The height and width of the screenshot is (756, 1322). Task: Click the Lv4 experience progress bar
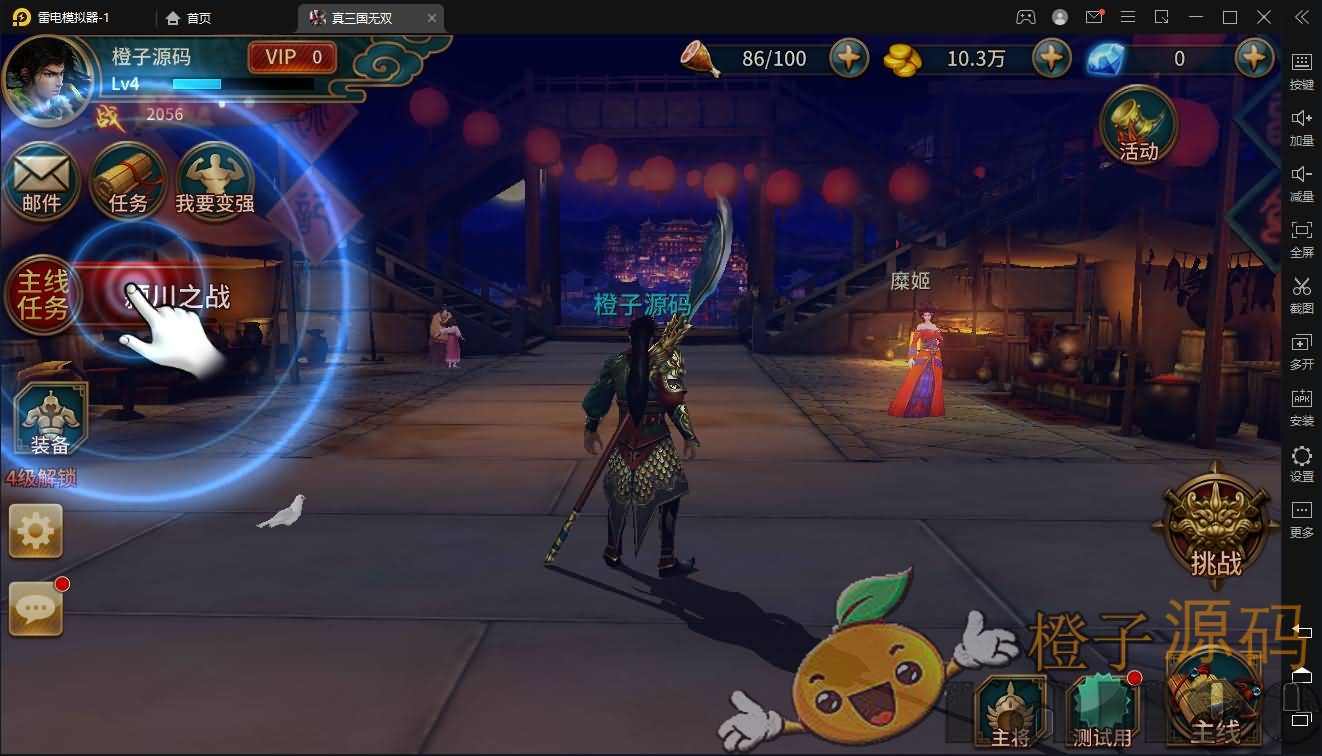pos(197,84)
